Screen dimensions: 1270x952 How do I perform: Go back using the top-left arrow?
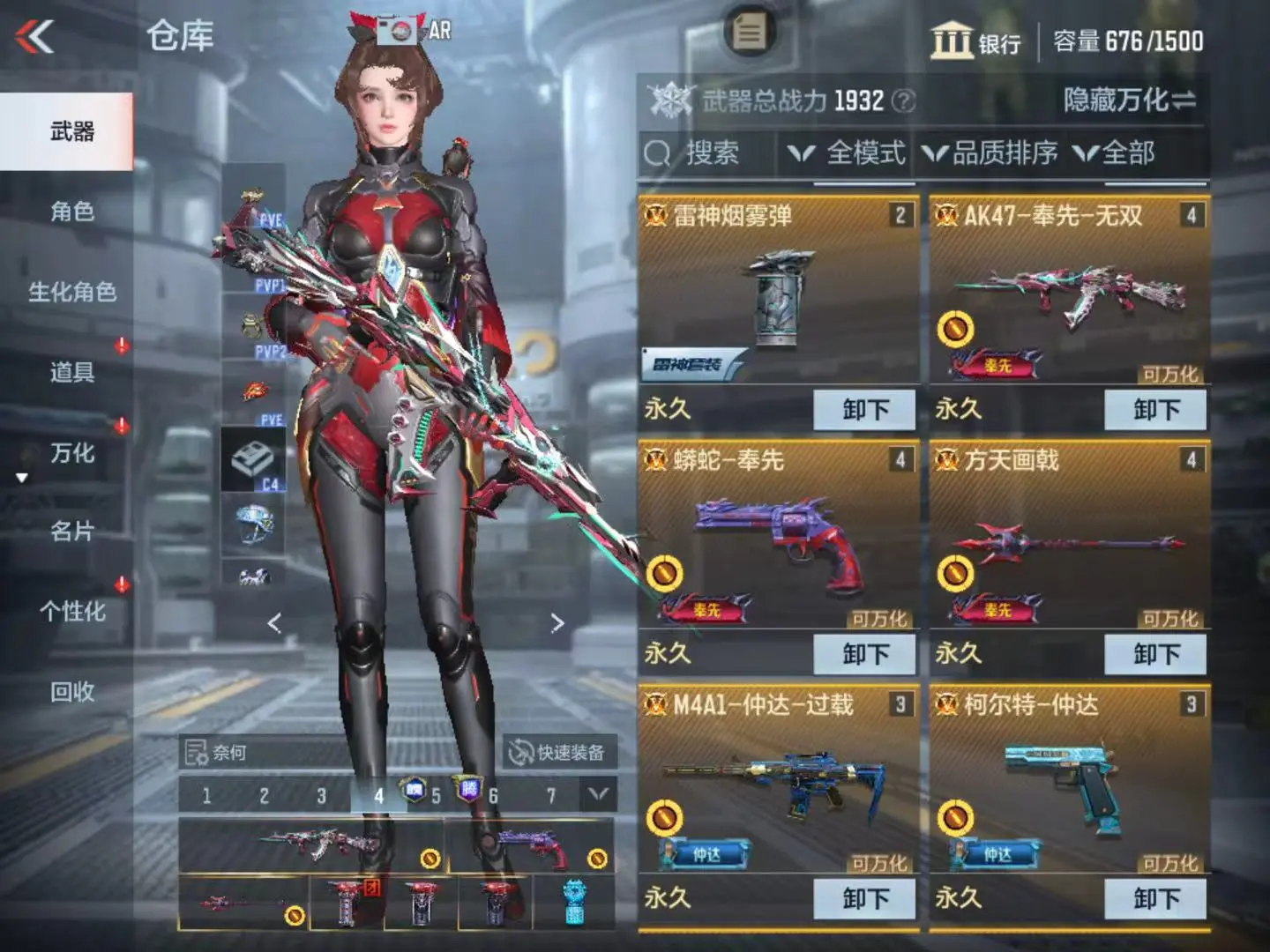coord(35,37)
